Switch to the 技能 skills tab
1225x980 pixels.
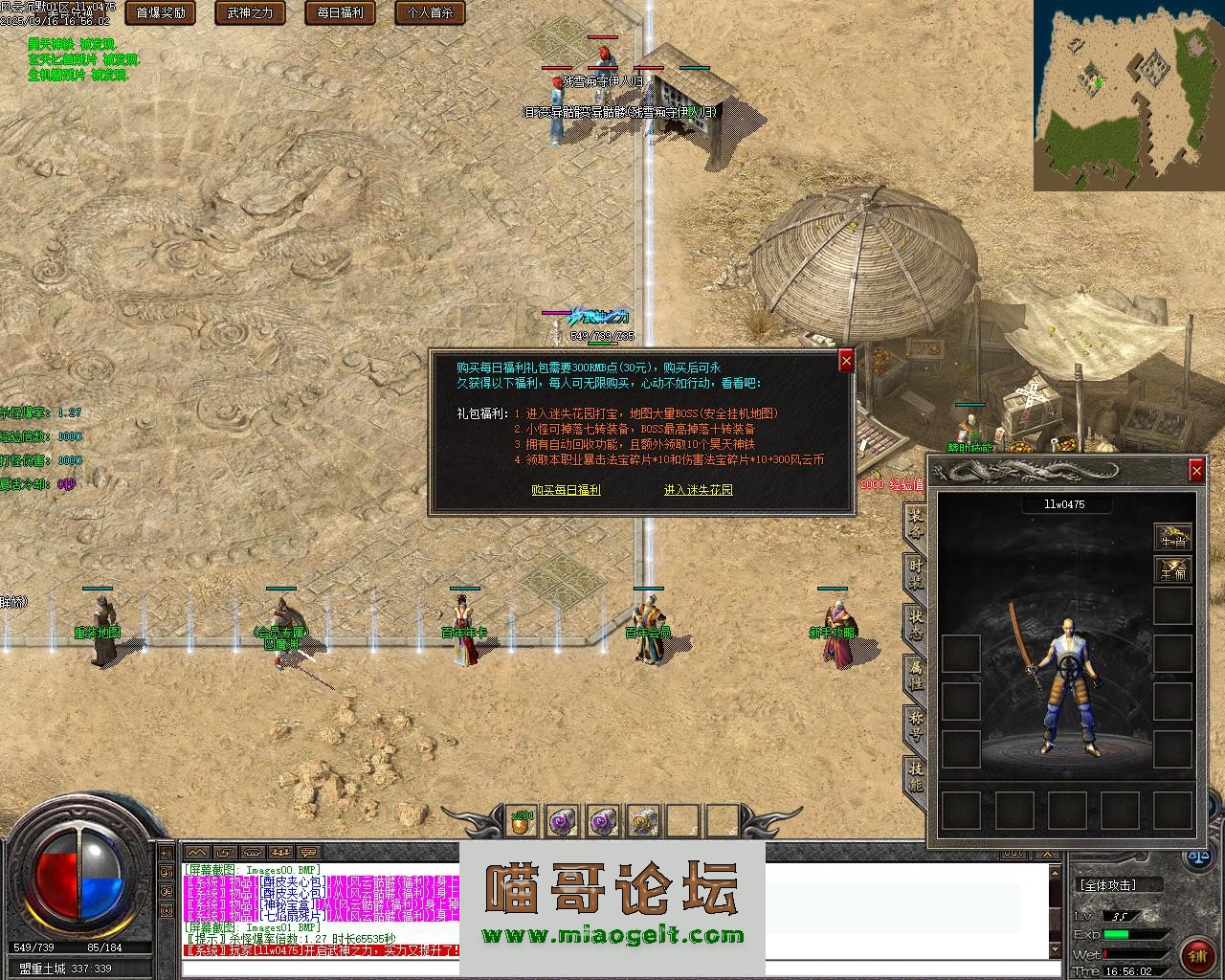pos(915,773)
